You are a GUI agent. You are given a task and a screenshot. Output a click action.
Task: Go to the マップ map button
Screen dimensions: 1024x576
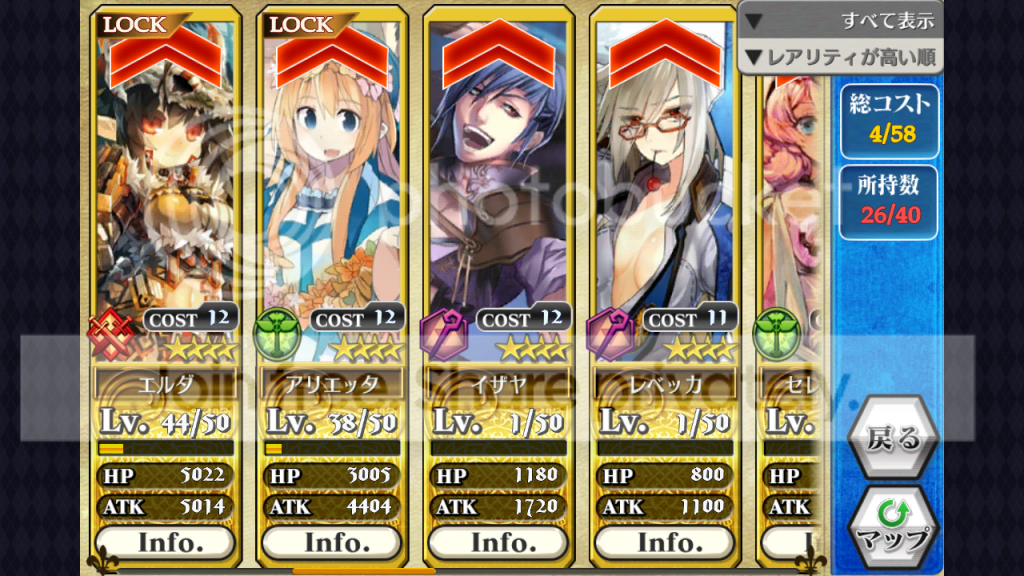pyautogui.click(x=893, y=527)
